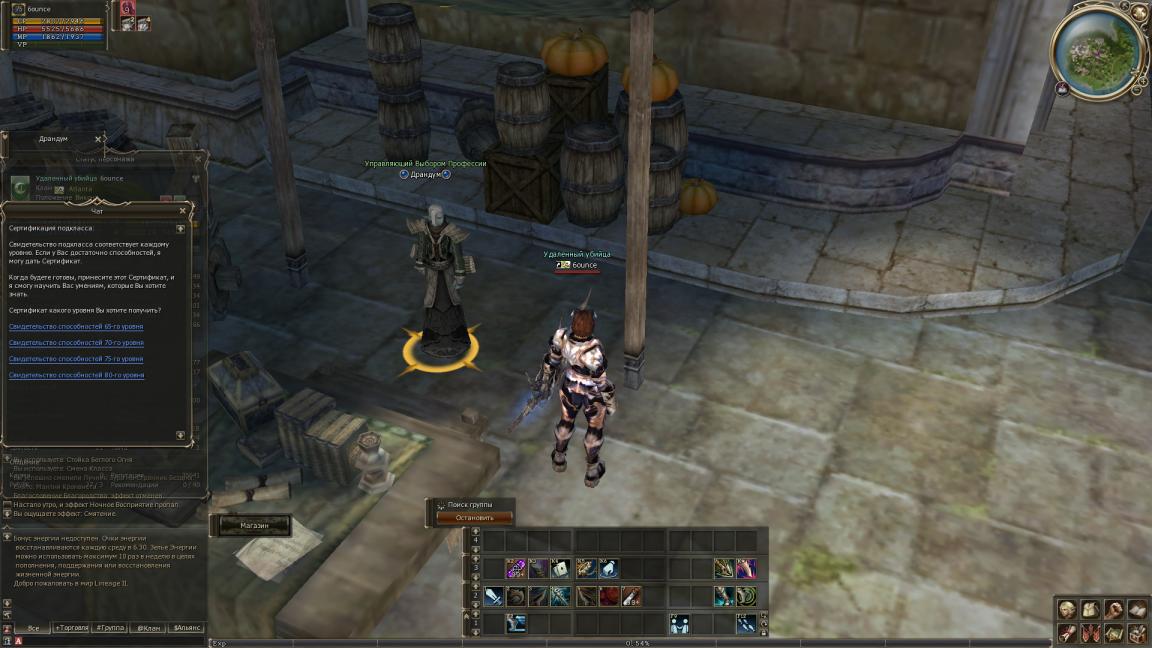Activate the green spiral skill icon
Image resolution: width=1152 pixels, height=648 pixels.
[x=746, y=596]
